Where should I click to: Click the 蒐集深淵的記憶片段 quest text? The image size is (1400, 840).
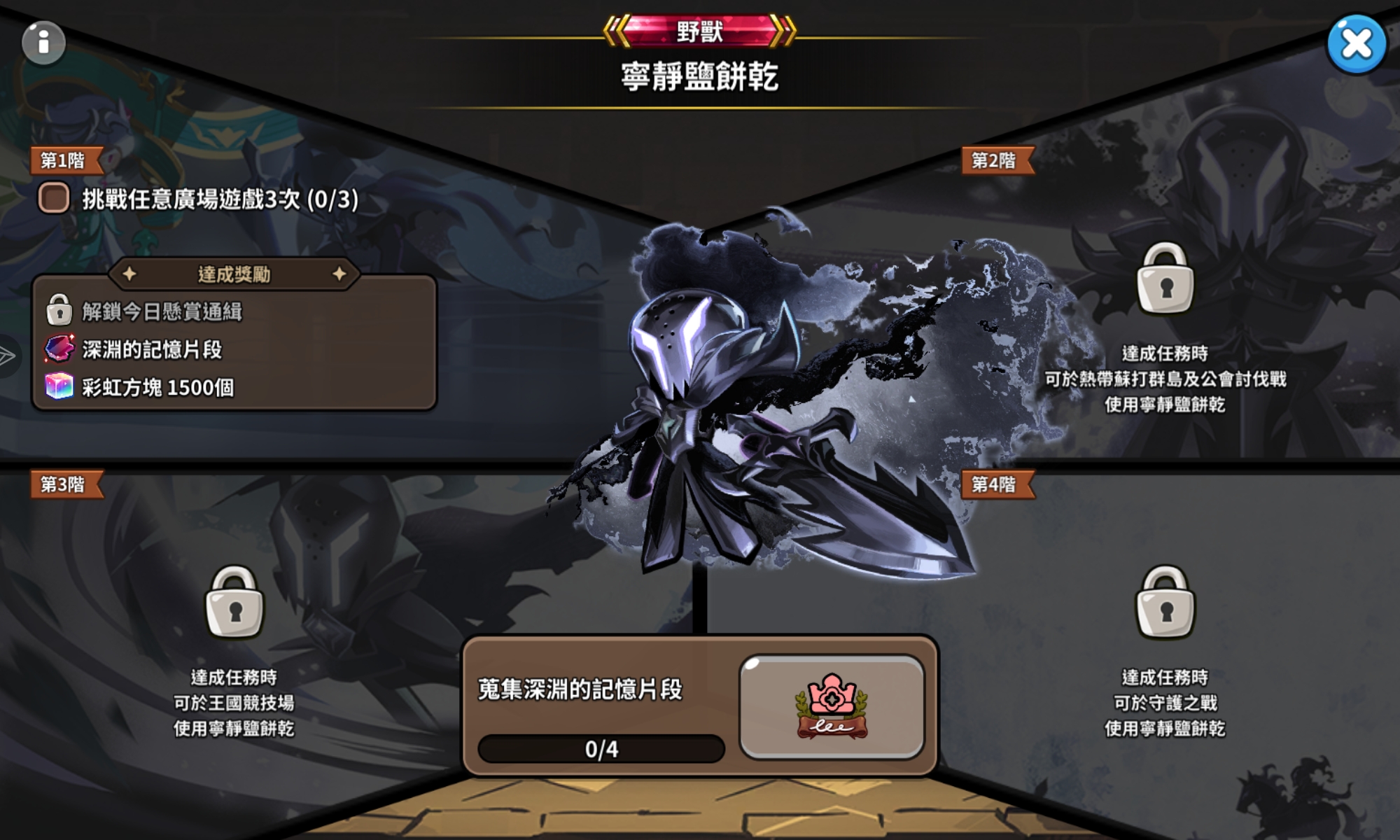coord(581,688)
